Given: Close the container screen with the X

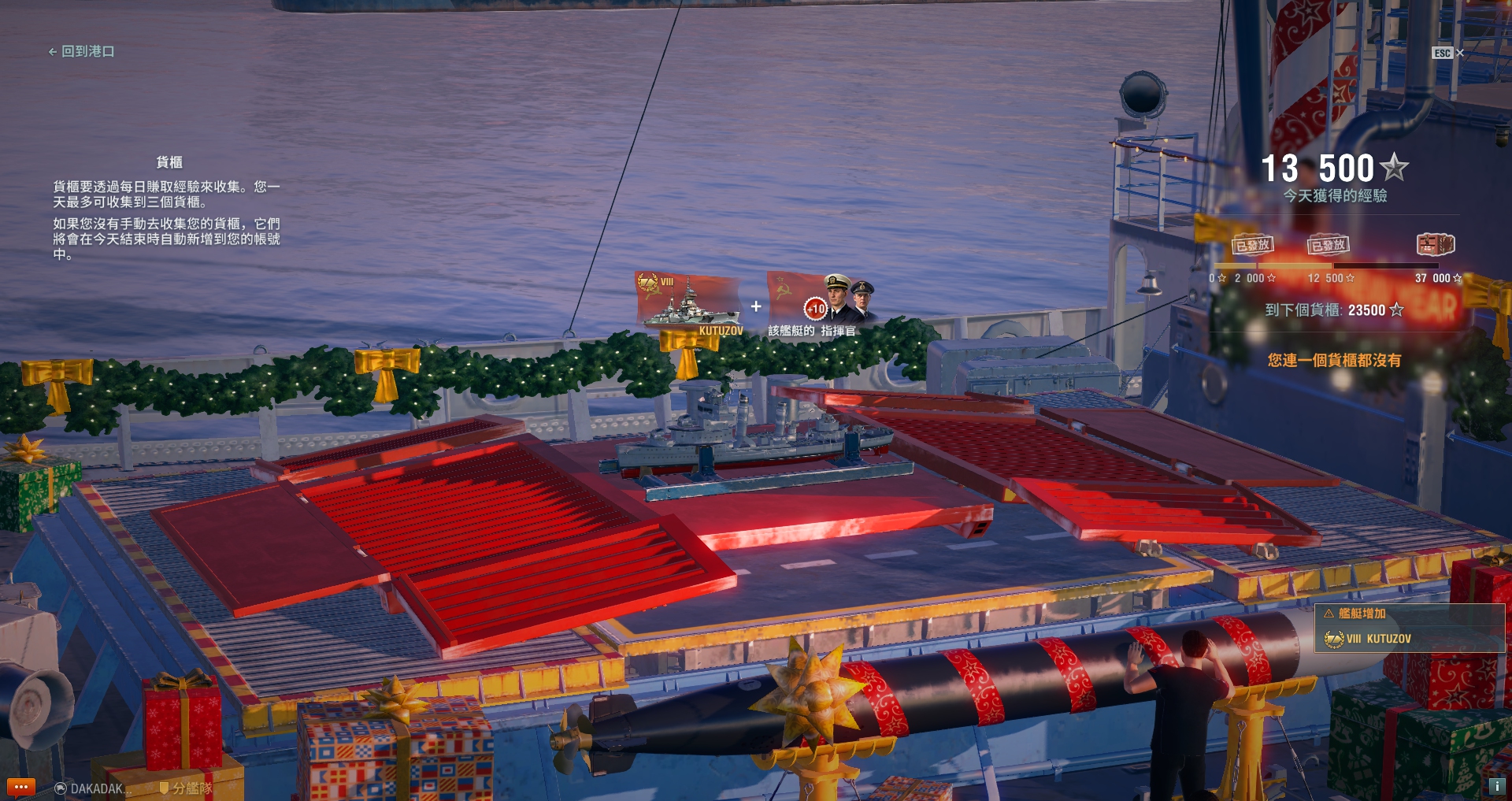Looking at the screenshot, I should 1459,53.
